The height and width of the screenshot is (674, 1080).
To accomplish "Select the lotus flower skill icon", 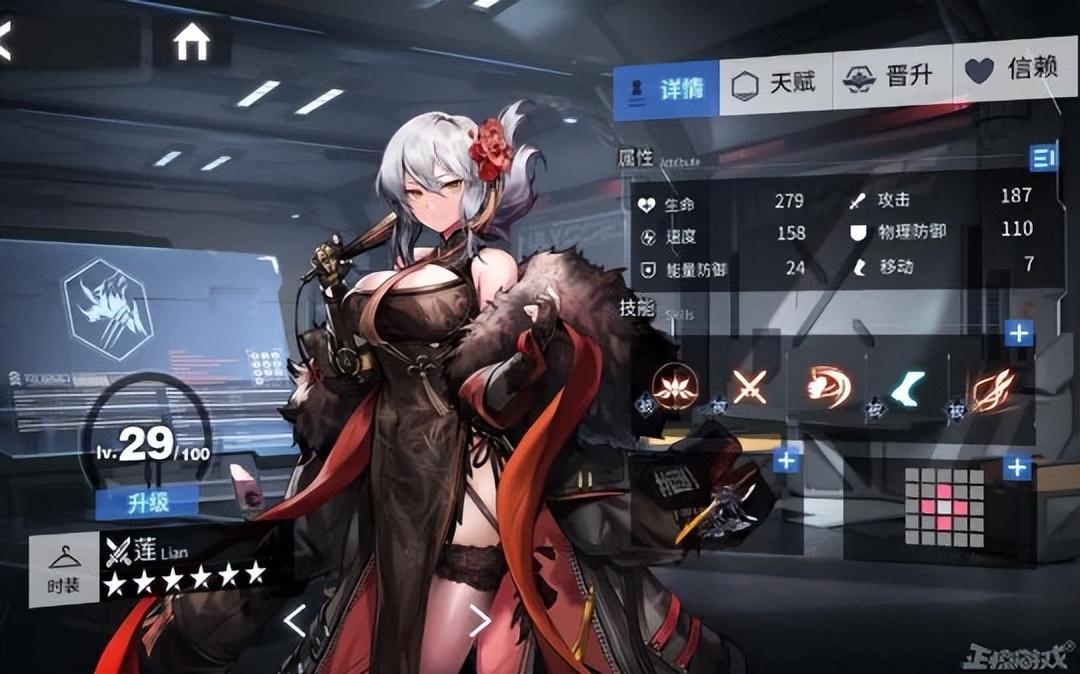I will click(x=674, y=386).
